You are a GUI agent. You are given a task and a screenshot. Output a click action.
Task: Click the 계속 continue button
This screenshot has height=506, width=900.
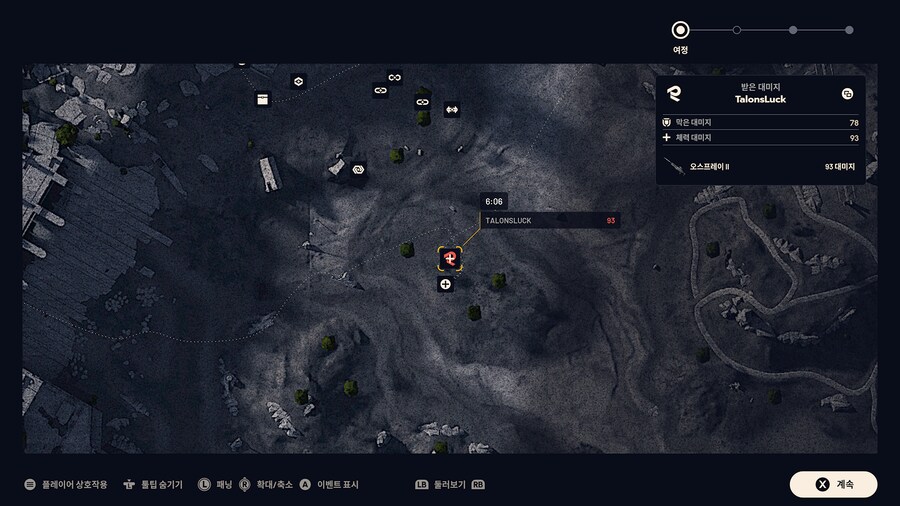(833, 484)
